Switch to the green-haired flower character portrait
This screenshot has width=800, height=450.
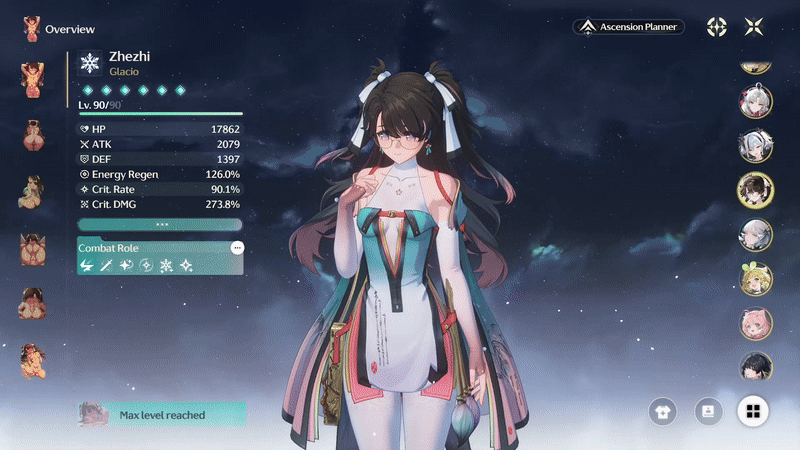[x=755, y=279]
